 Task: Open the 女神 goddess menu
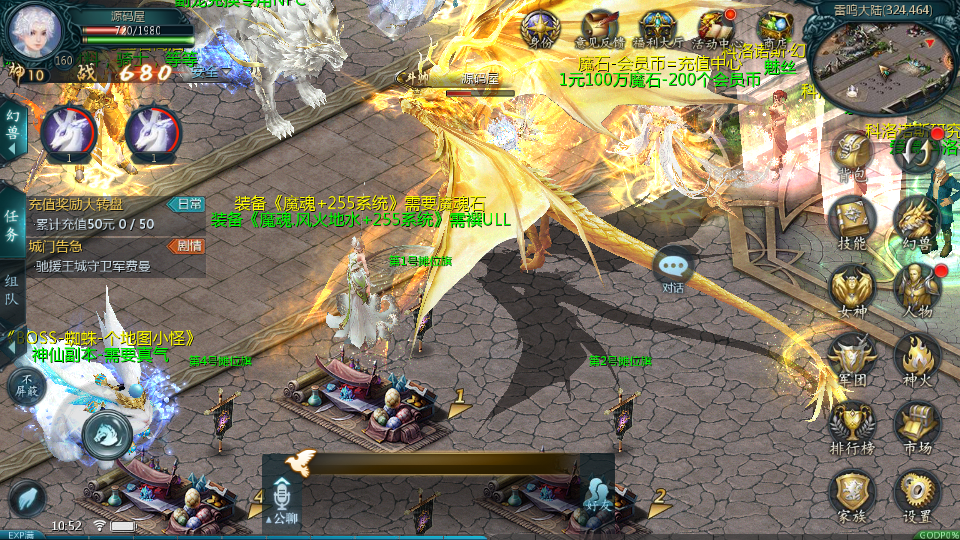(853, 288)
